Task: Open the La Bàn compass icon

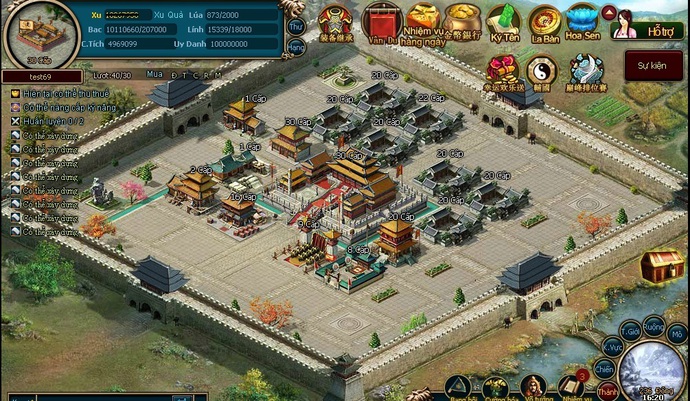Action: pyautogui.click(x=544, y=22)
